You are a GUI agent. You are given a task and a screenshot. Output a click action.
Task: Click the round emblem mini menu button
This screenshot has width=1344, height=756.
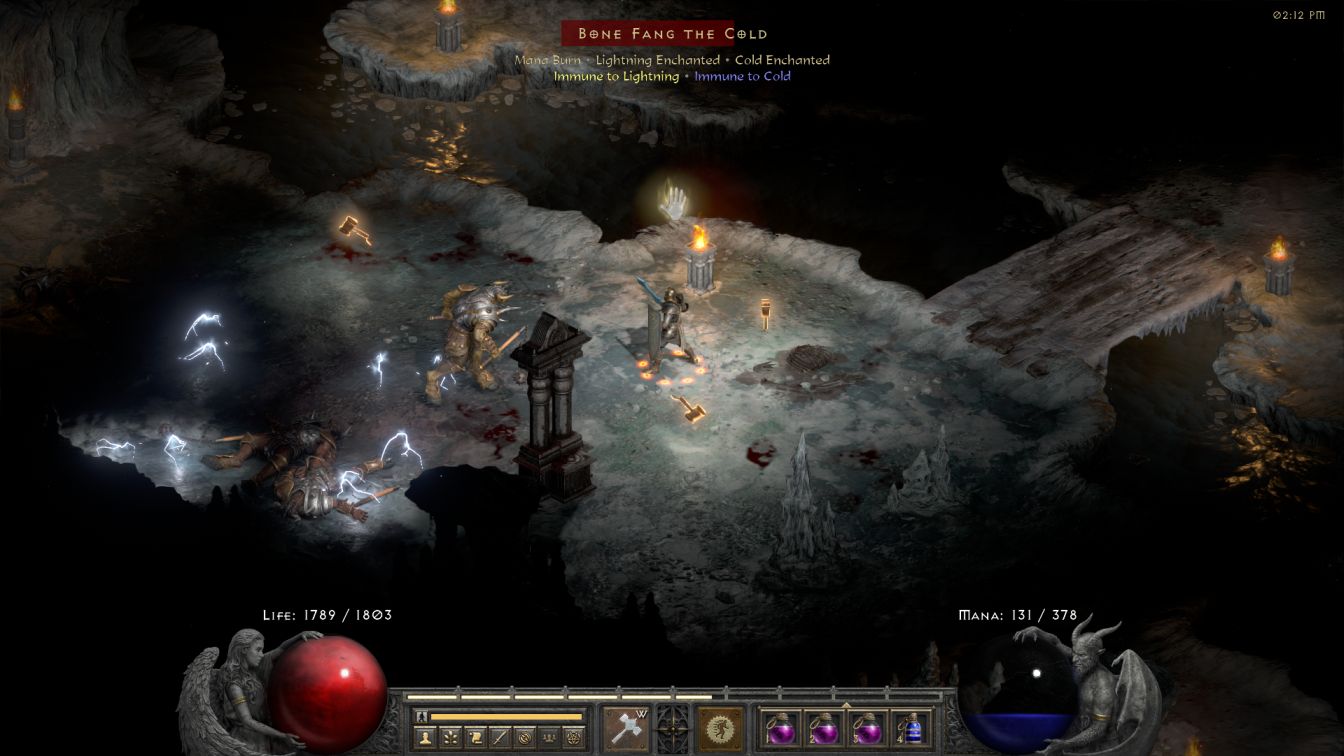point(524,738)
